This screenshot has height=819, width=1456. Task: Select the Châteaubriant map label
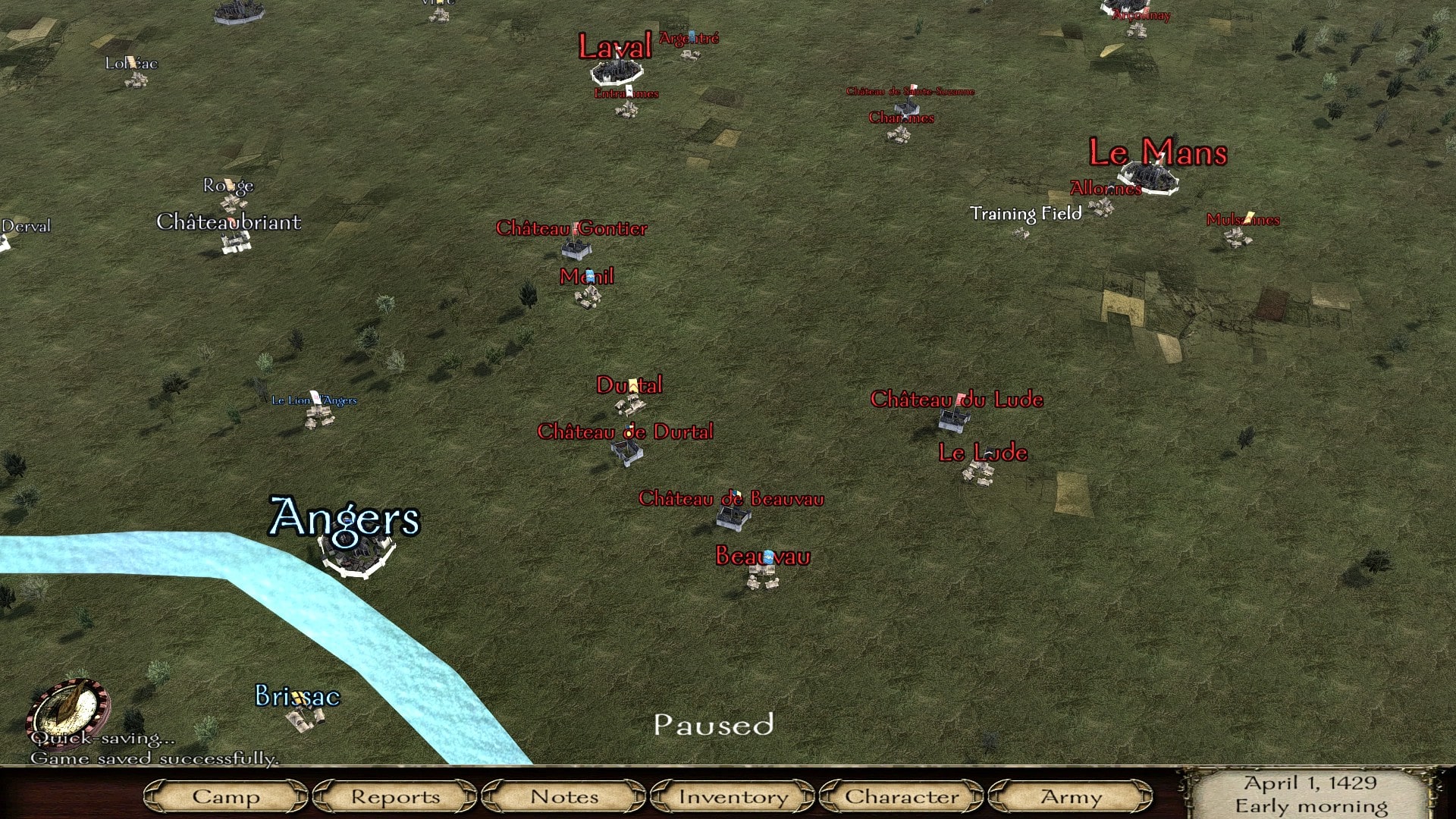tap(228, 222)
